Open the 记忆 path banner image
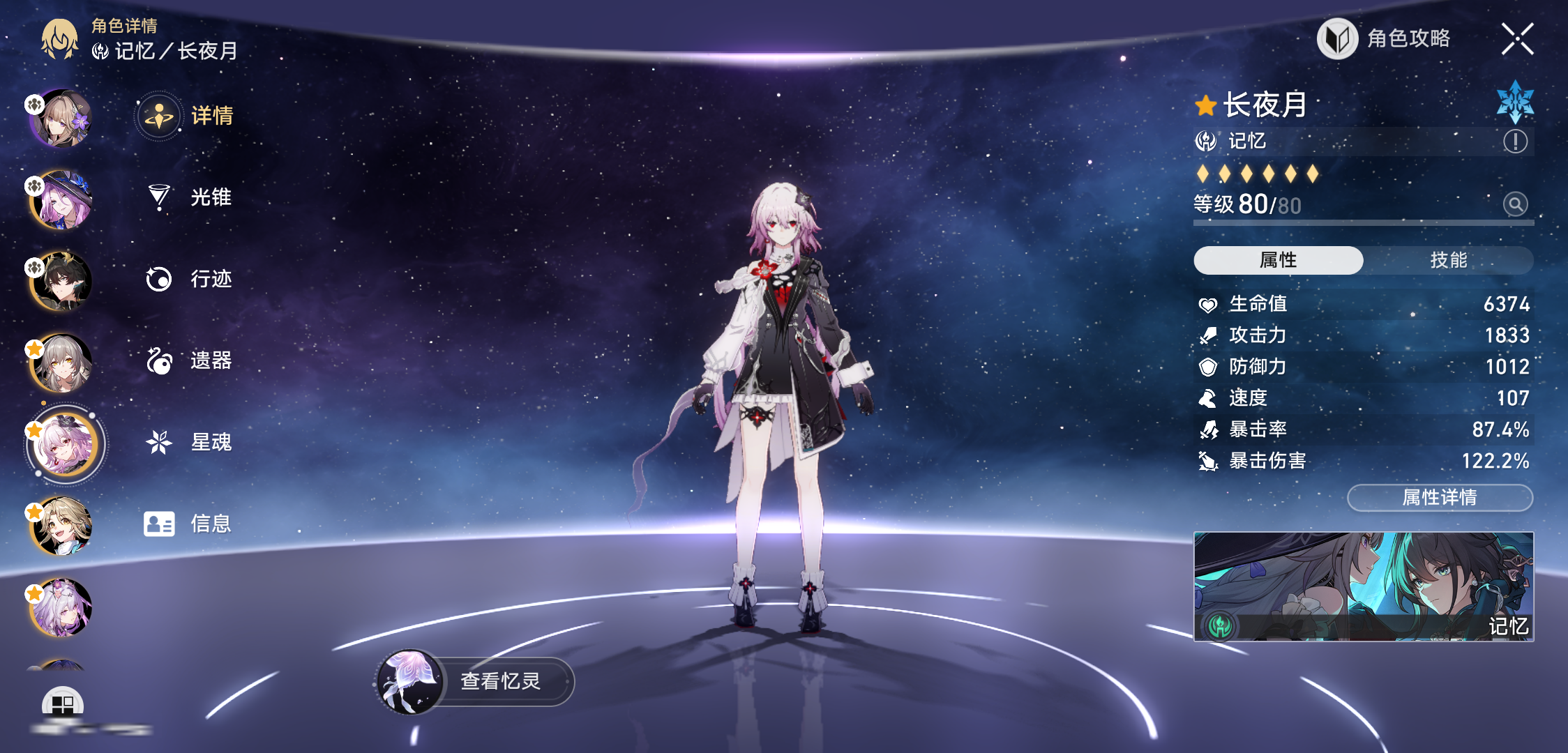This screenshot has width=1568, height=753. 1364,586
